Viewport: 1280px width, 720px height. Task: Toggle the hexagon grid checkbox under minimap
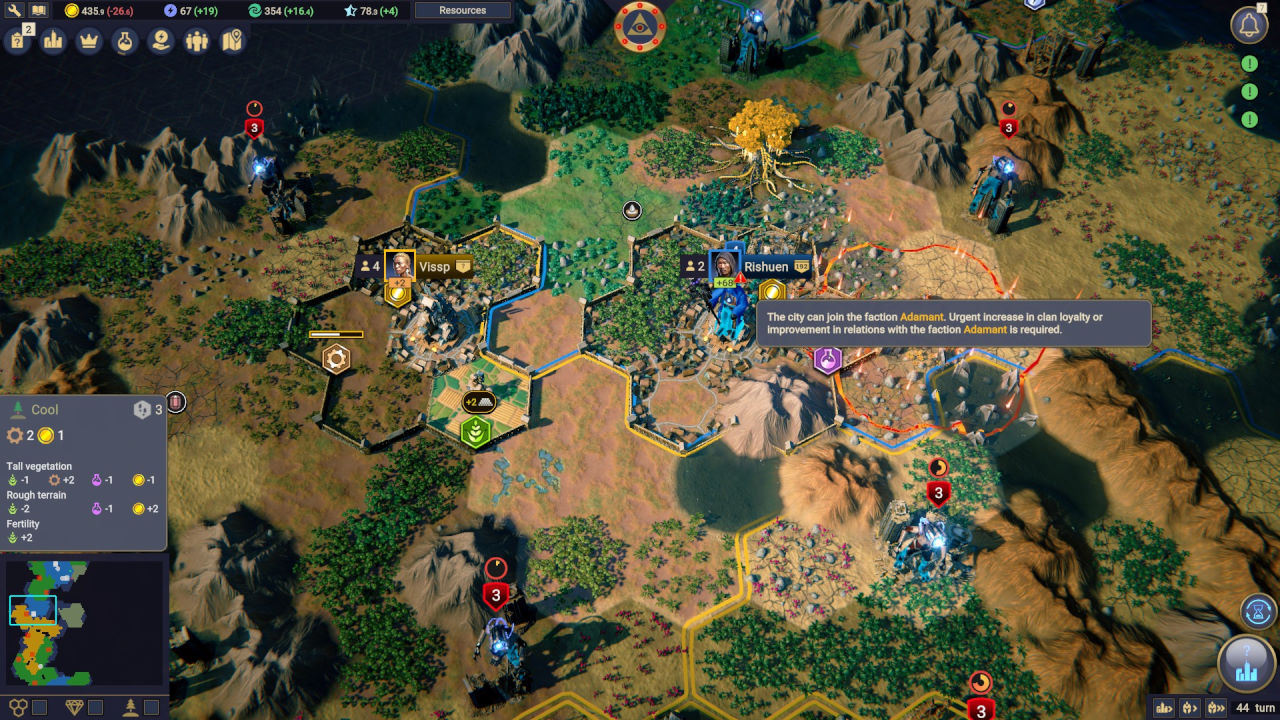pyautogui.click(x=40, y=708)
